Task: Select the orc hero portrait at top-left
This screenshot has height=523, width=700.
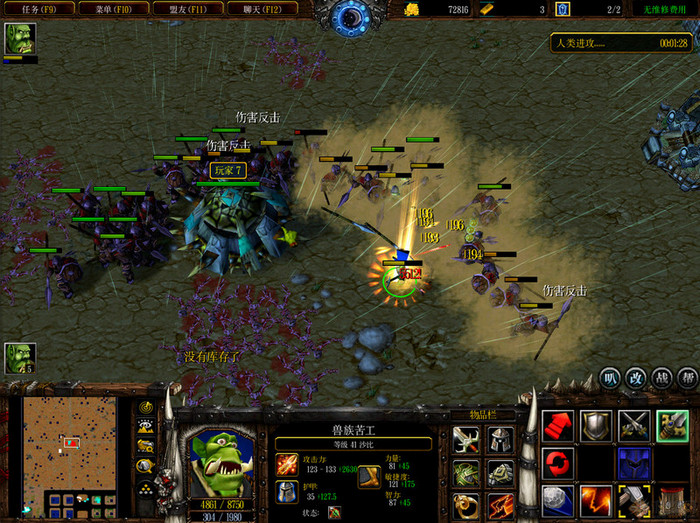Action: click(x=18, y=39)
